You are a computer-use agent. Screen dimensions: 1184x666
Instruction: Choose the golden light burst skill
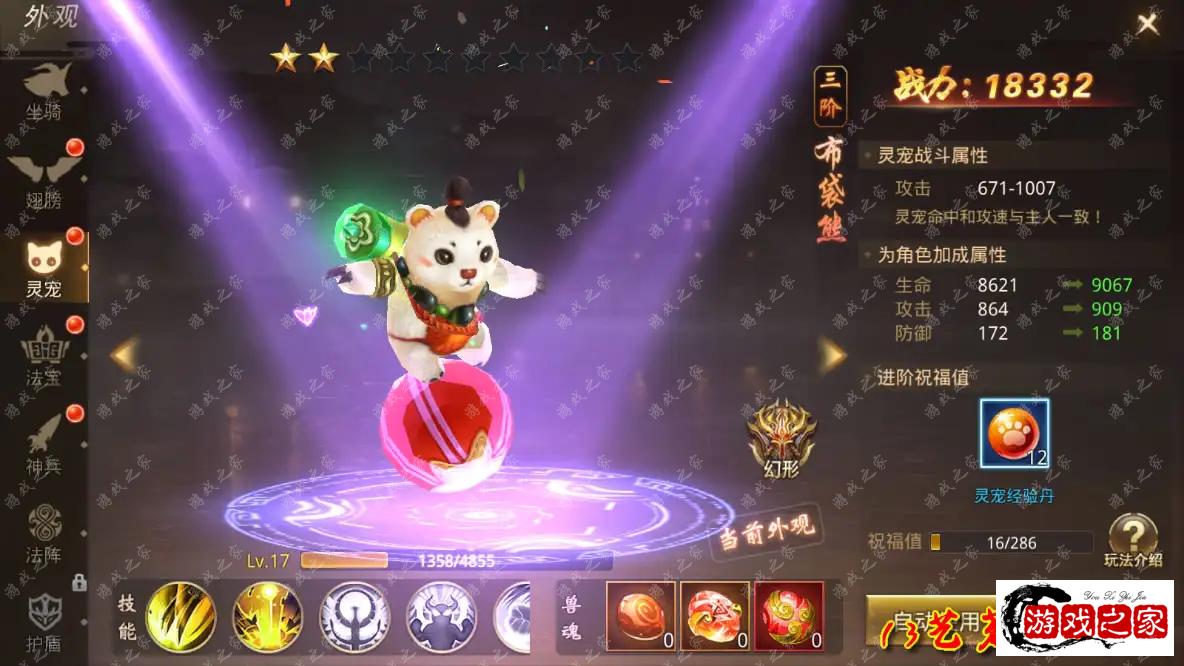point(268,617)
